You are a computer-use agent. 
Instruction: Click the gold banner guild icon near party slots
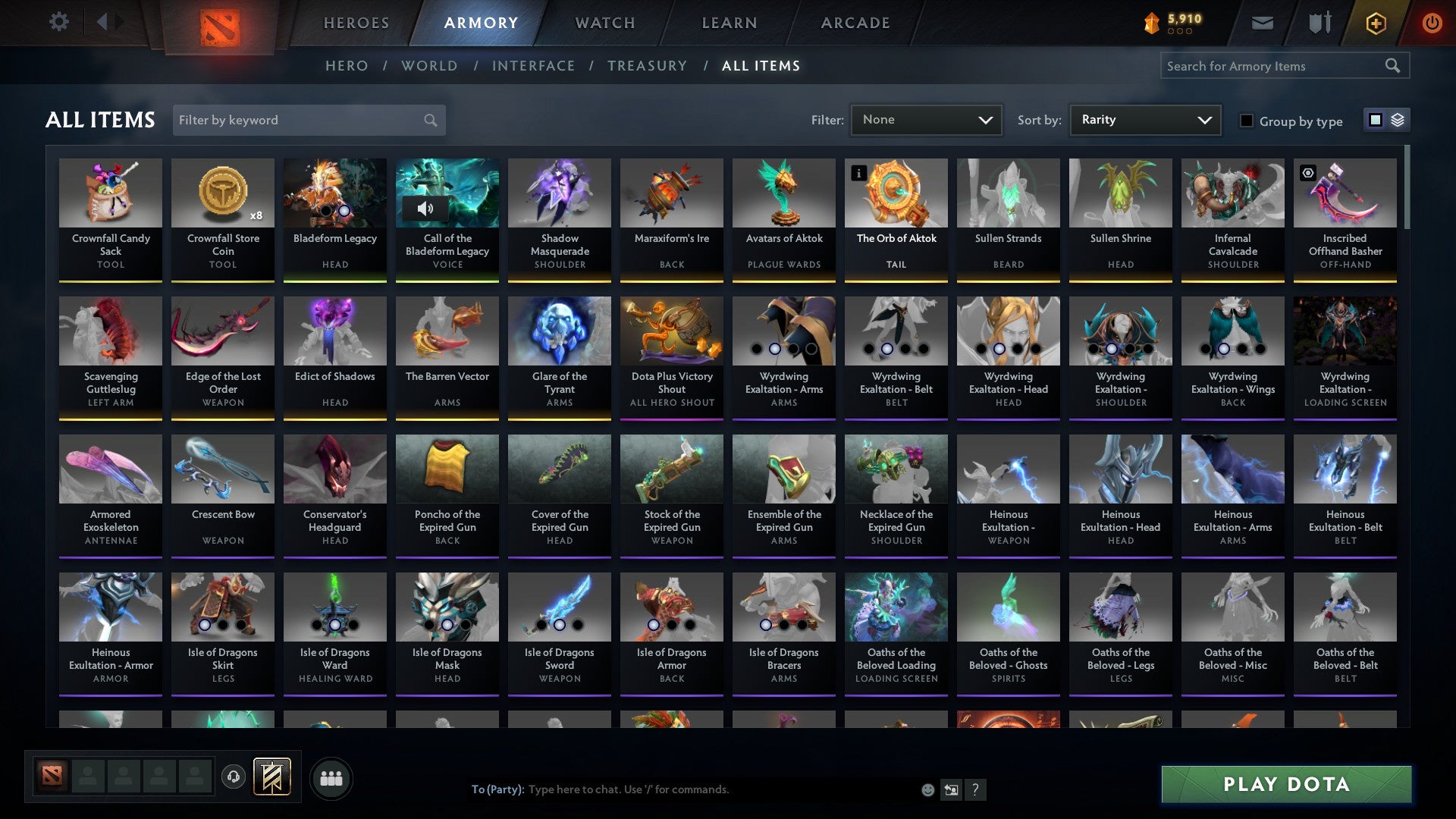[272, 777]
